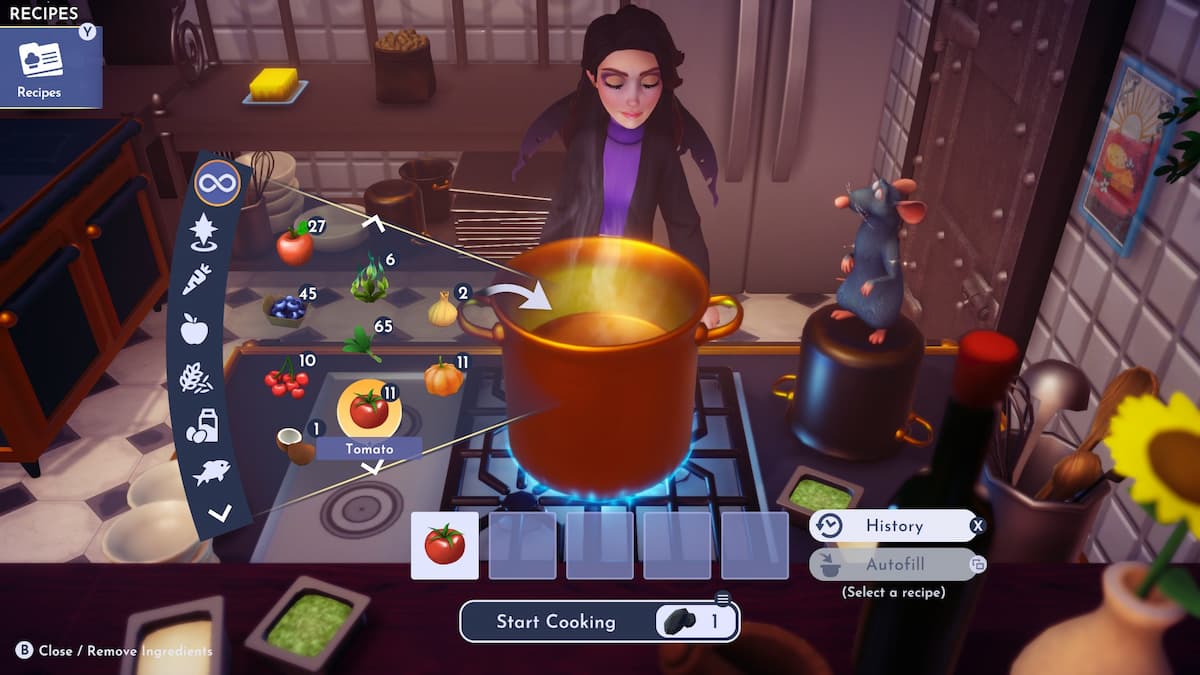This screenshot has width=1200, height=675.
Task: Pick the cherries ingredient
Action: [285, 380]
